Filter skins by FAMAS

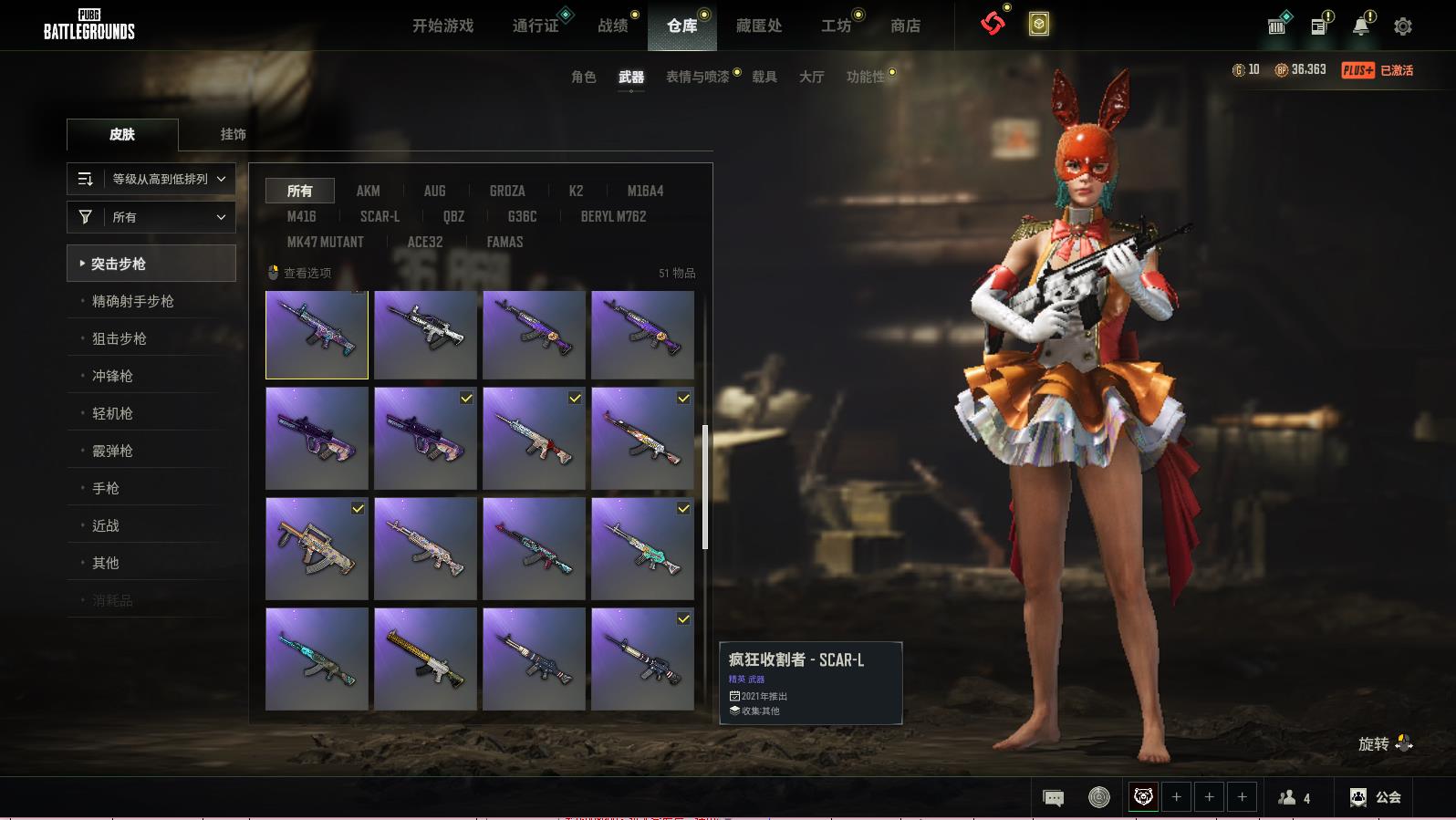[x=504, y=242]
